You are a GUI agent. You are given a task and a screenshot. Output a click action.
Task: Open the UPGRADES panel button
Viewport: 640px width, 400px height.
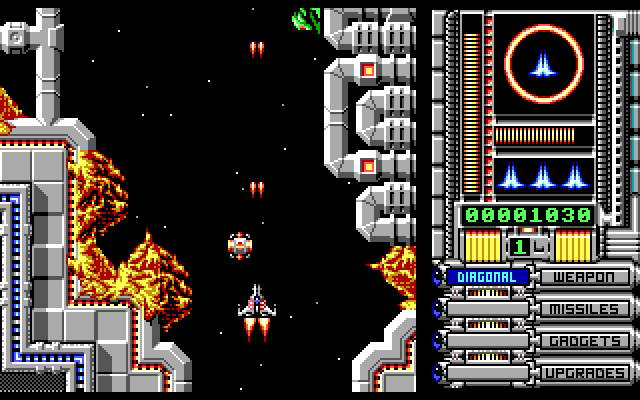coord(585,373)
